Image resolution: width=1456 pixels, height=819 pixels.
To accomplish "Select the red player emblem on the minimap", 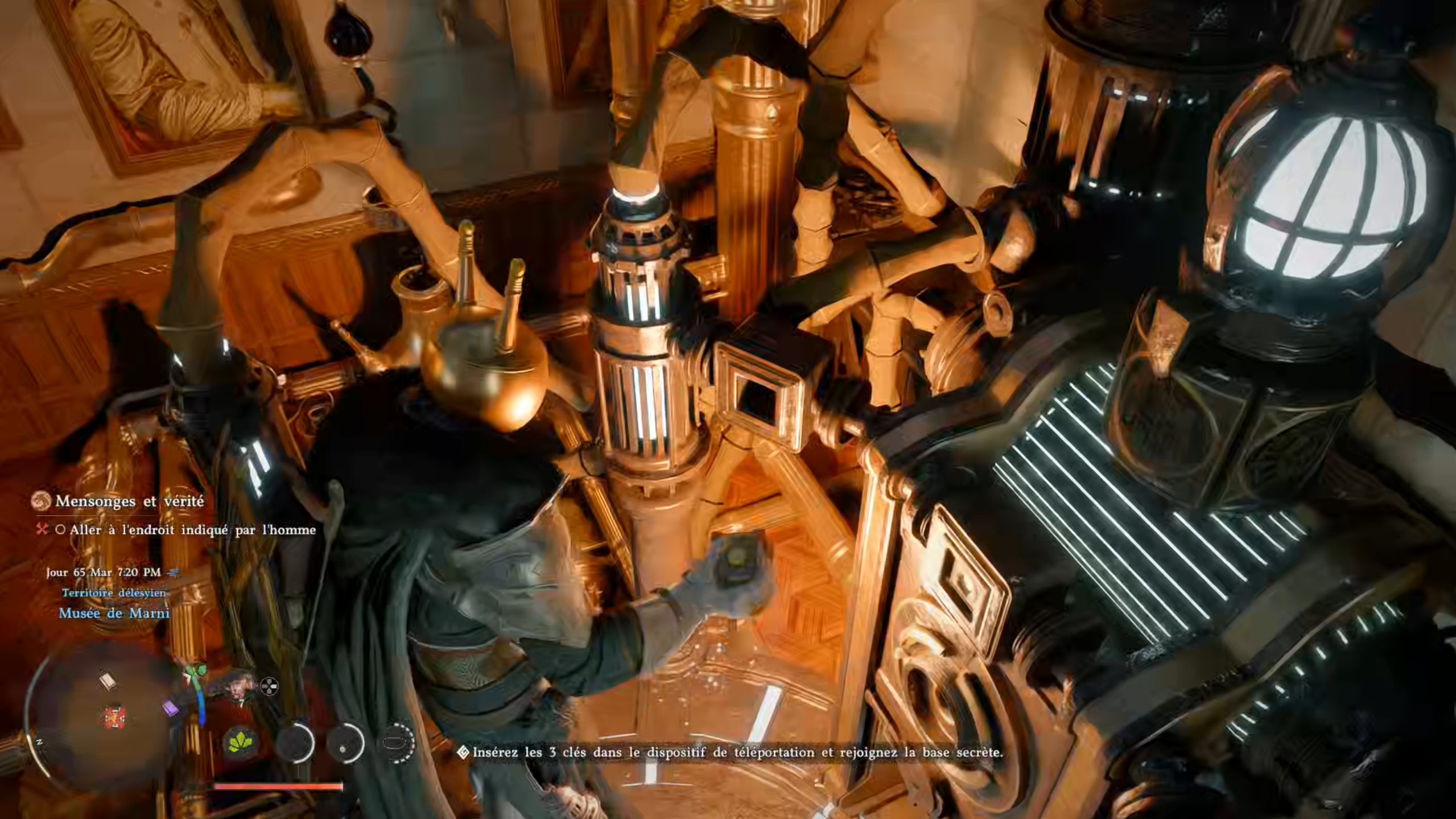I will 115,717.
